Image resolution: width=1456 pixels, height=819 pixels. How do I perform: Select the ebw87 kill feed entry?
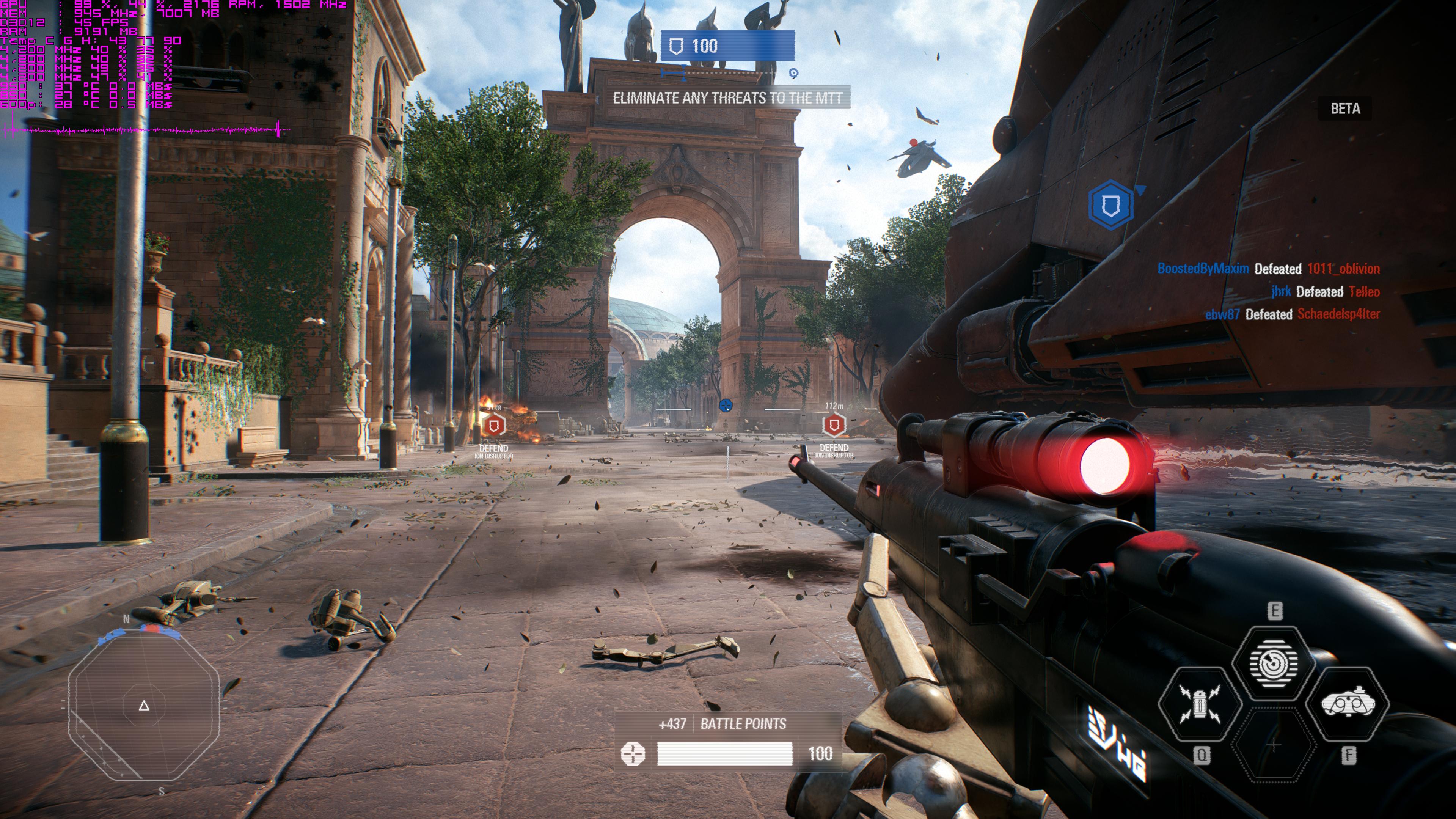[1292, 314]
